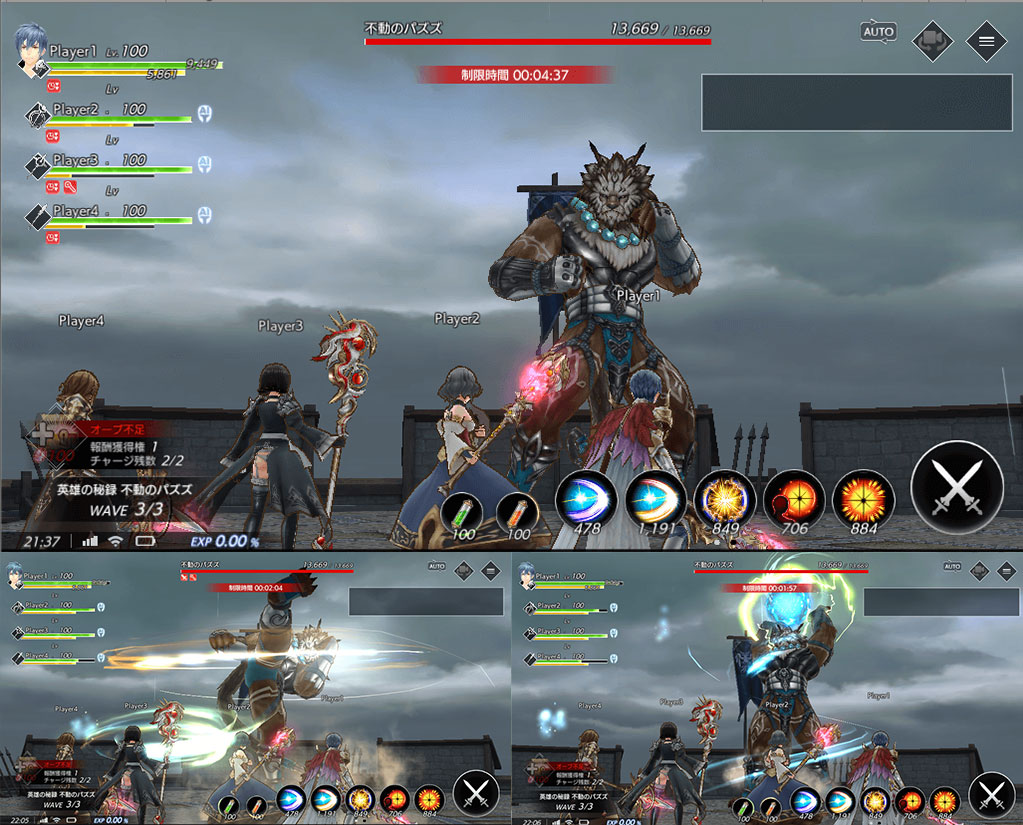The height and width of the screenshot is (825, 1023).
Task: Select Player1's blue-haired portrait in the large screenshot
Action: tap(31, 50)
